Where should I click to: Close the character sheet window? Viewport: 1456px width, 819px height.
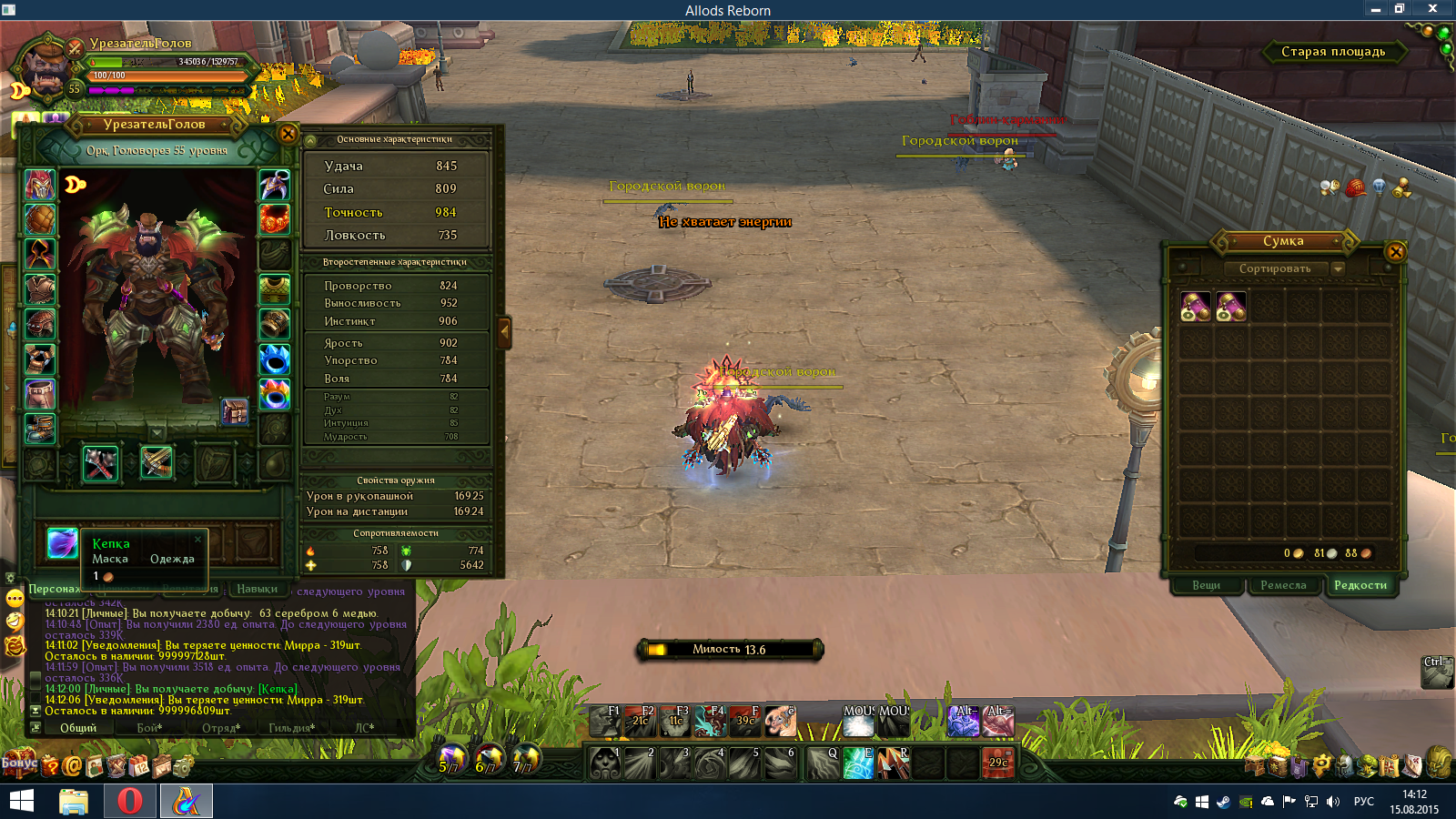pos(288,134)
